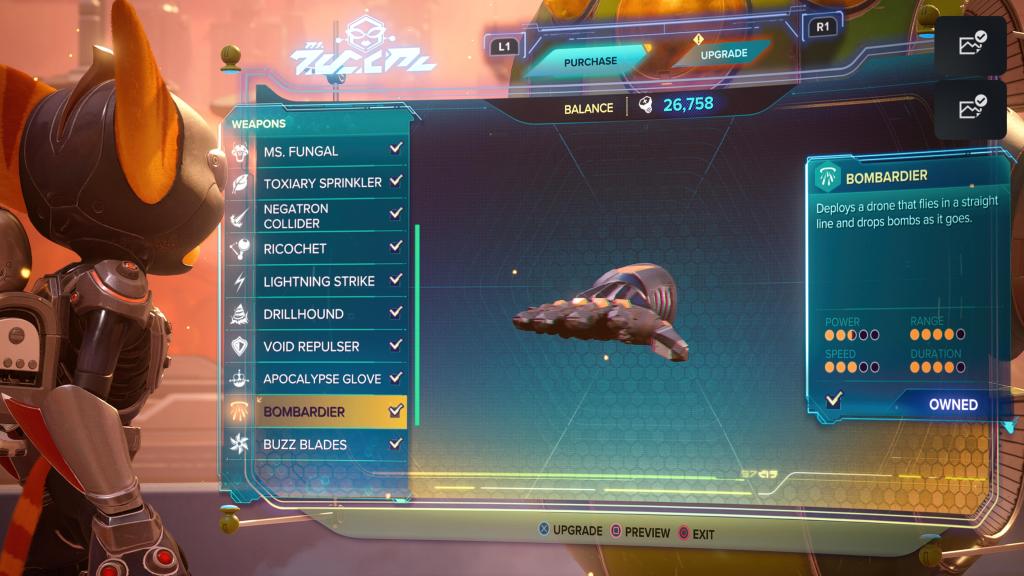Choose the Toxiary Sprinkler weapon

click(320, 183)
